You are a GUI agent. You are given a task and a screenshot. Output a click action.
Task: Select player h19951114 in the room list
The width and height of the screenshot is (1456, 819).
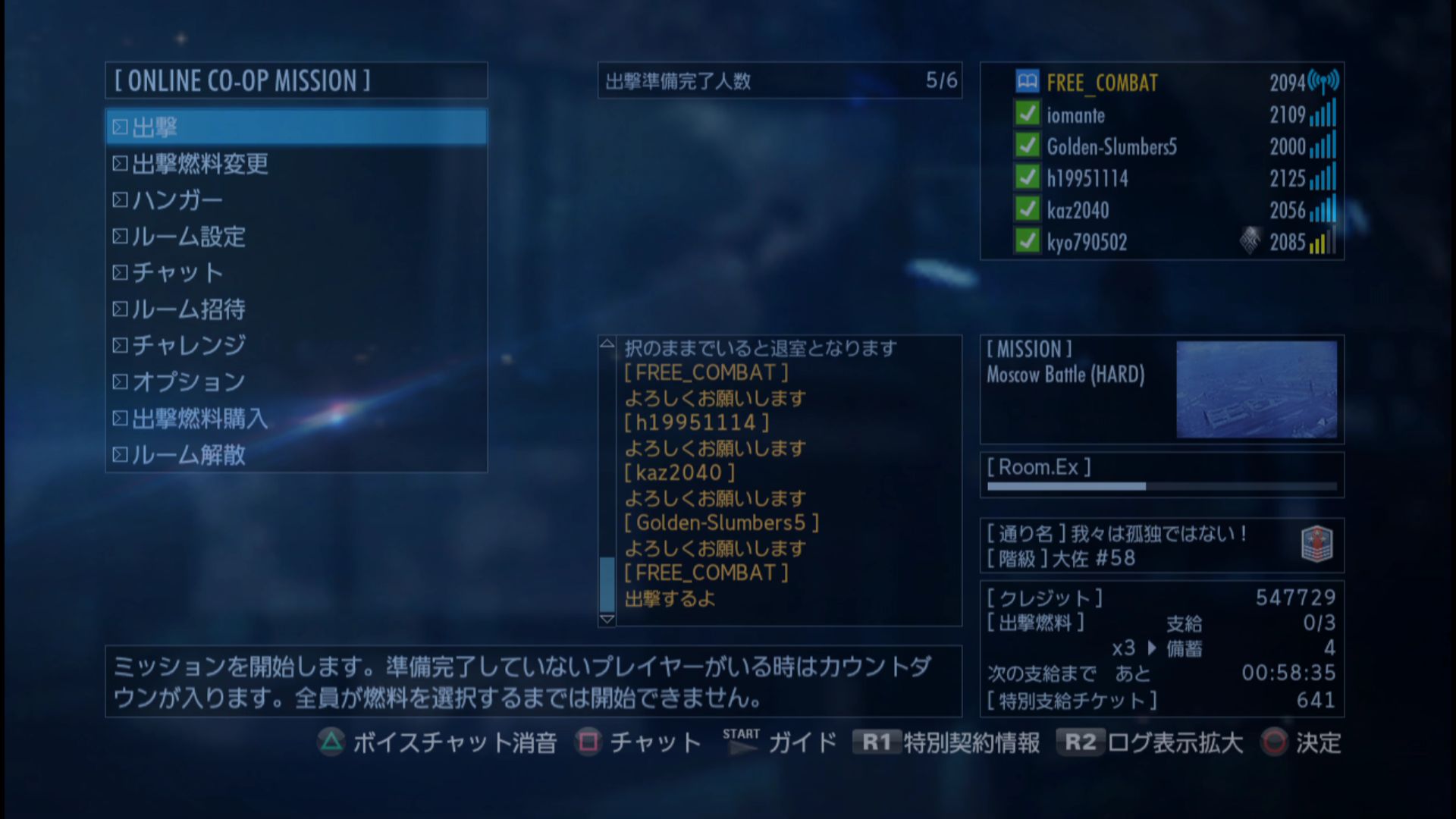point(1087,179)
